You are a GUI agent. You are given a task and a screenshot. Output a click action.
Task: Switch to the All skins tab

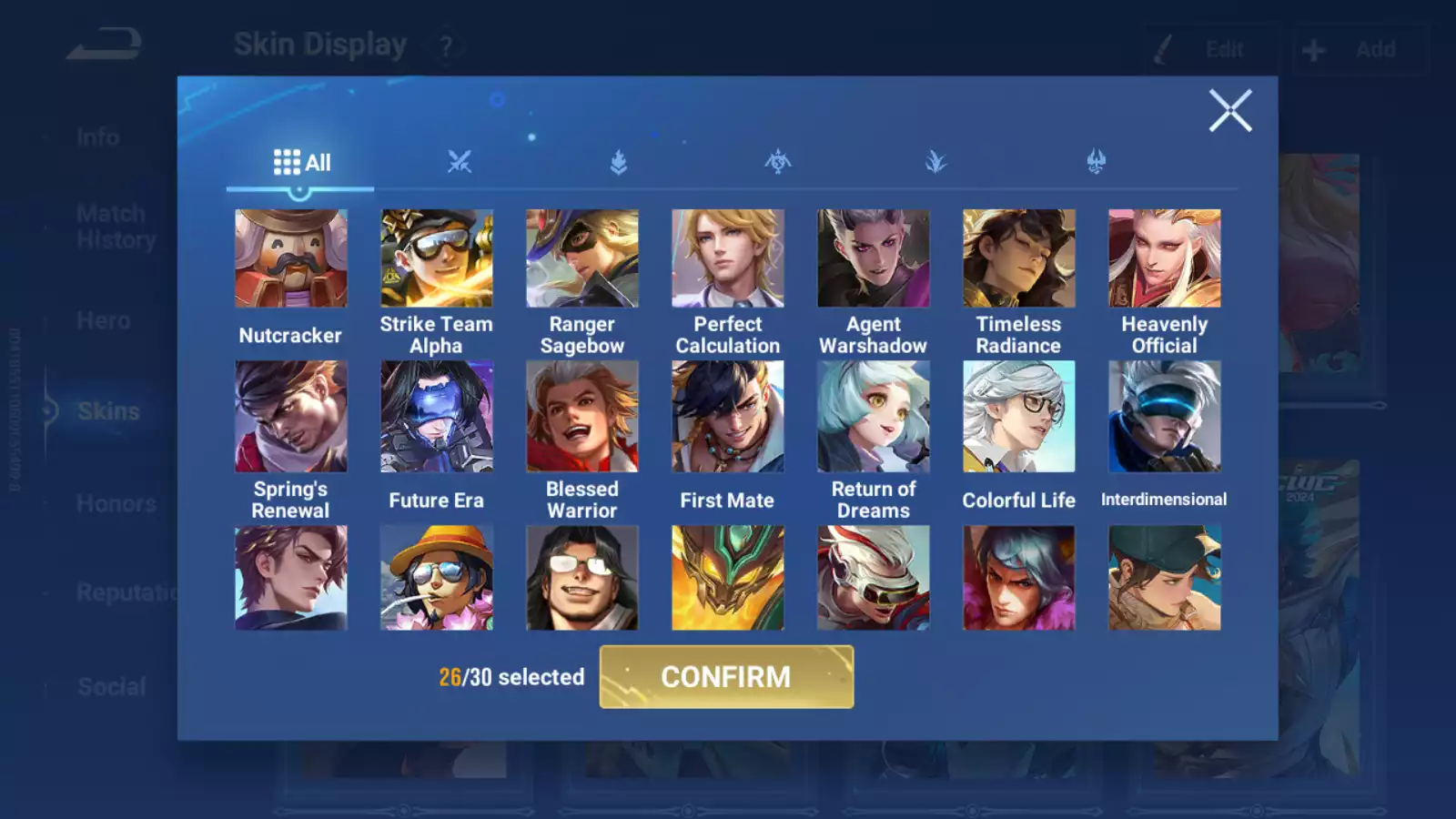[x=301, y=163]
